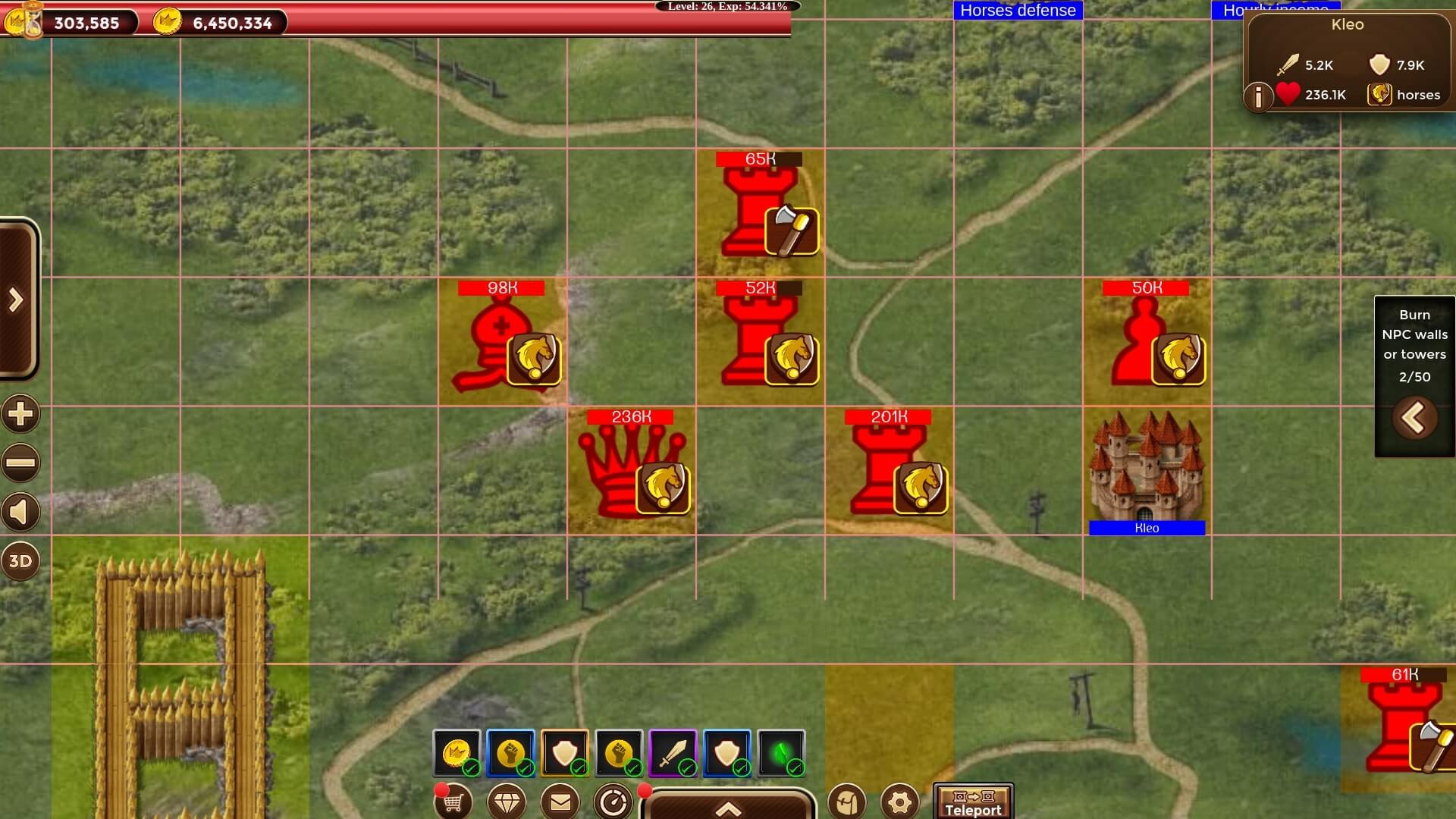
Task: Select the orange-bordered shield boost
Action: point(565,753)
